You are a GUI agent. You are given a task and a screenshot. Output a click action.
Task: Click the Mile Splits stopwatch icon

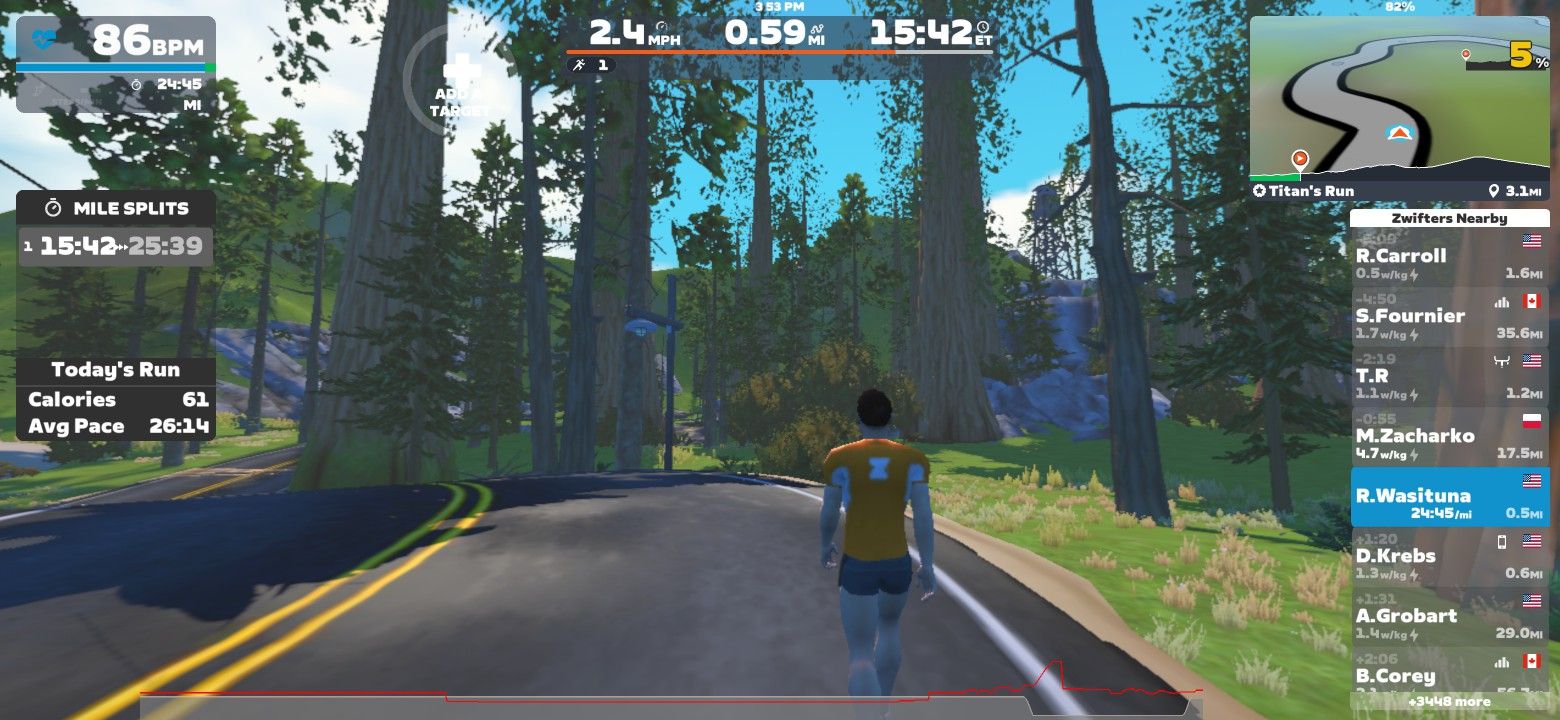tap(51, 208)
